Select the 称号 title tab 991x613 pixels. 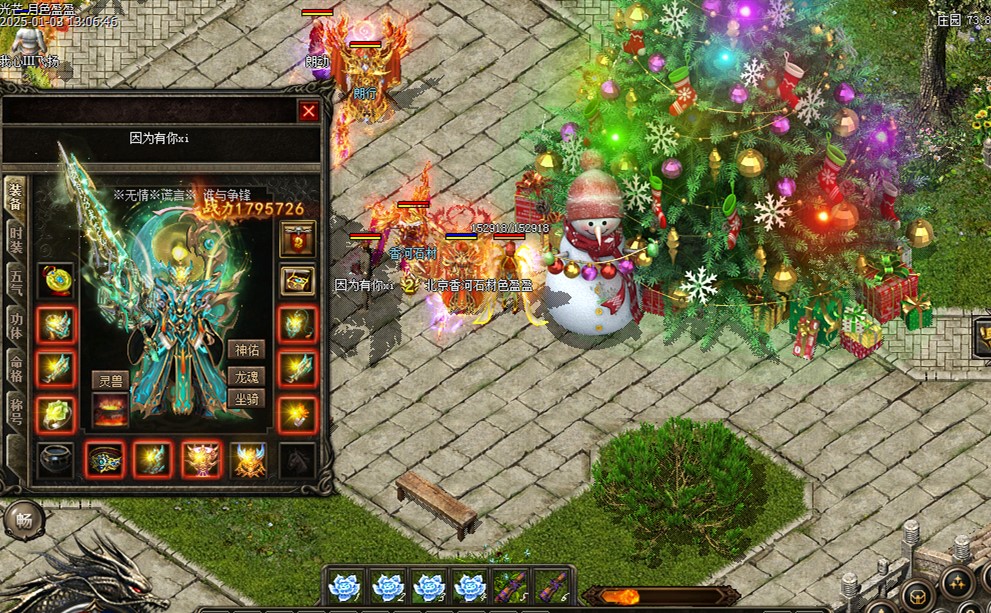point(16,410)
